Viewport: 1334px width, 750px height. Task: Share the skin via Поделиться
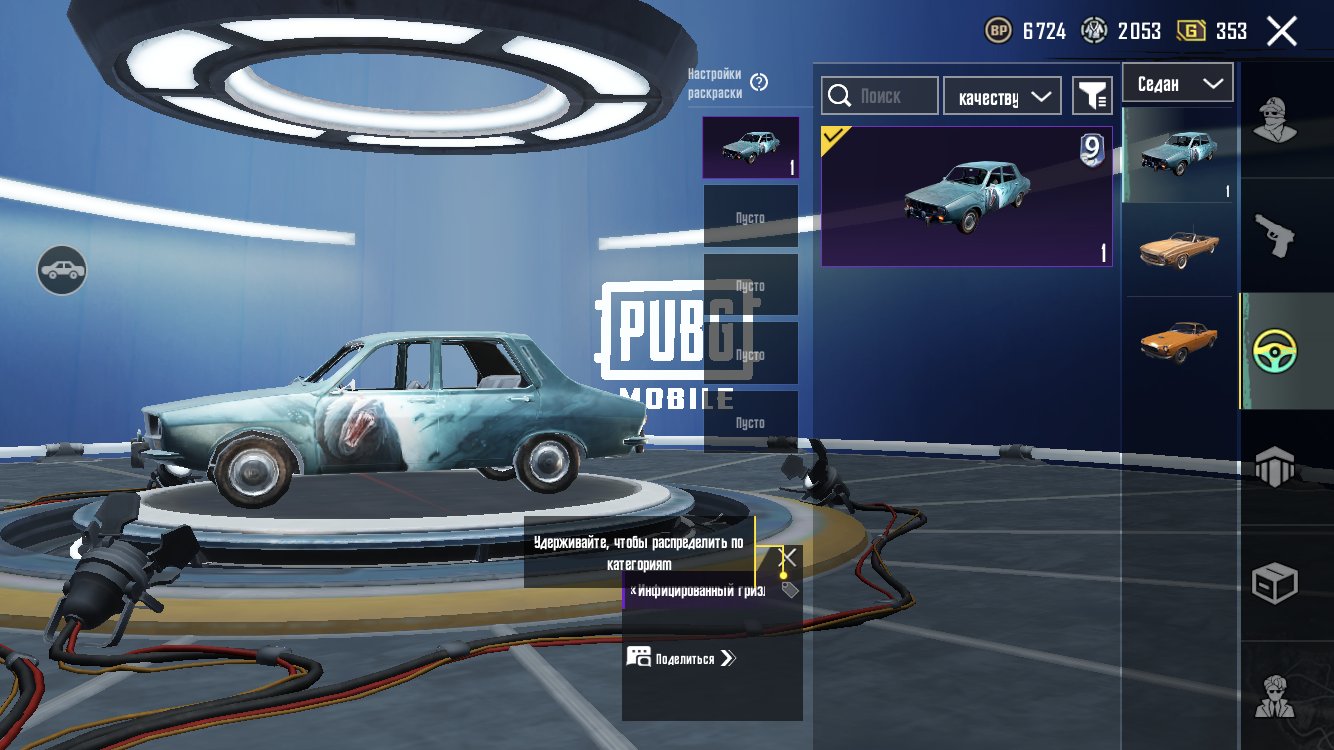(682, 658)
